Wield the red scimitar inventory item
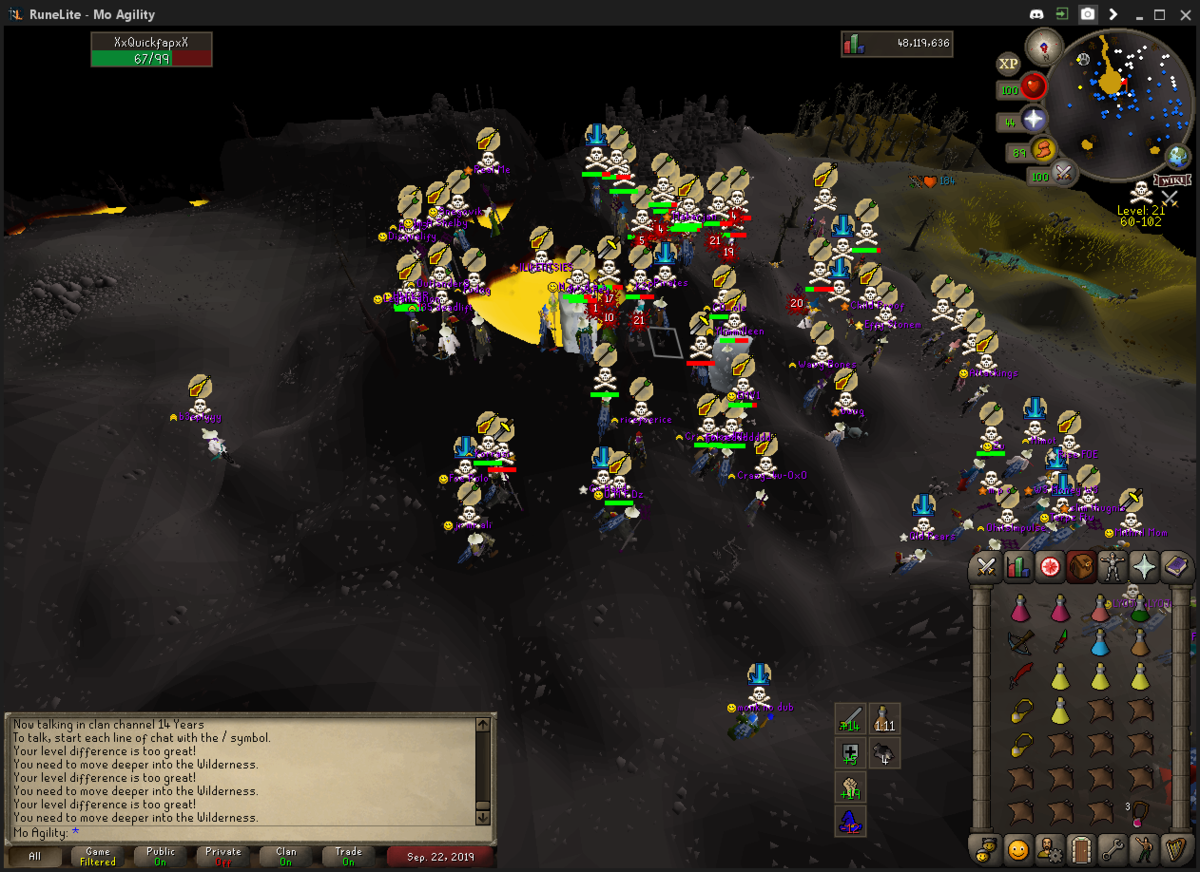This screenshot has height=872, width=1200. pos(1020,678)
